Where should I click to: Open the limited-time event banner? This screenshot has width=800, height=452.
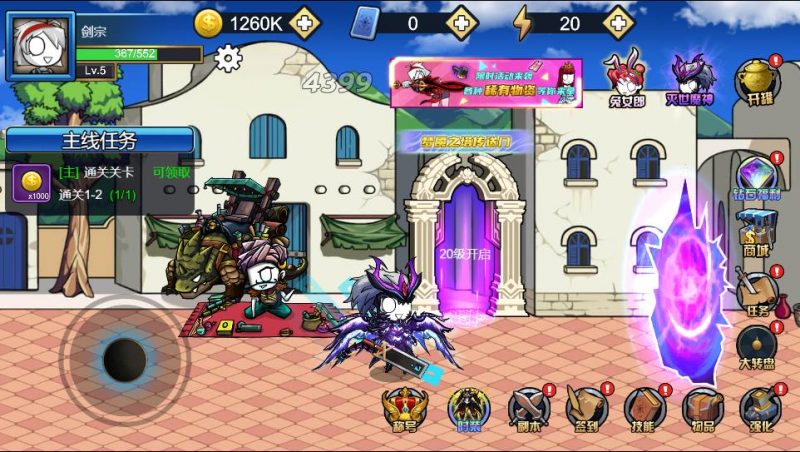(471, 81)
